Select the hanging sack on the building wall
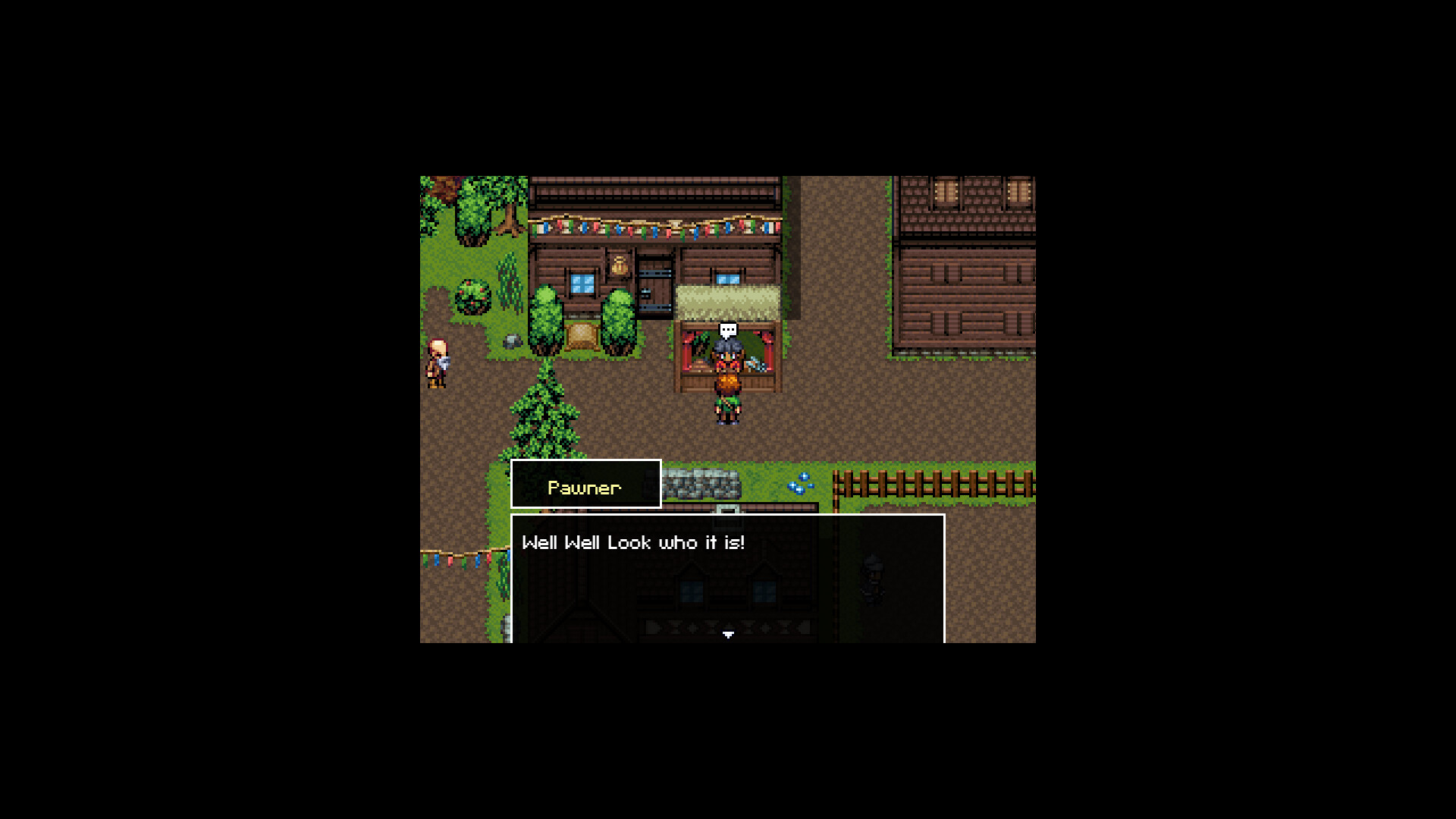Viewport: 1456px width, 819px height. tap(620, 265)
